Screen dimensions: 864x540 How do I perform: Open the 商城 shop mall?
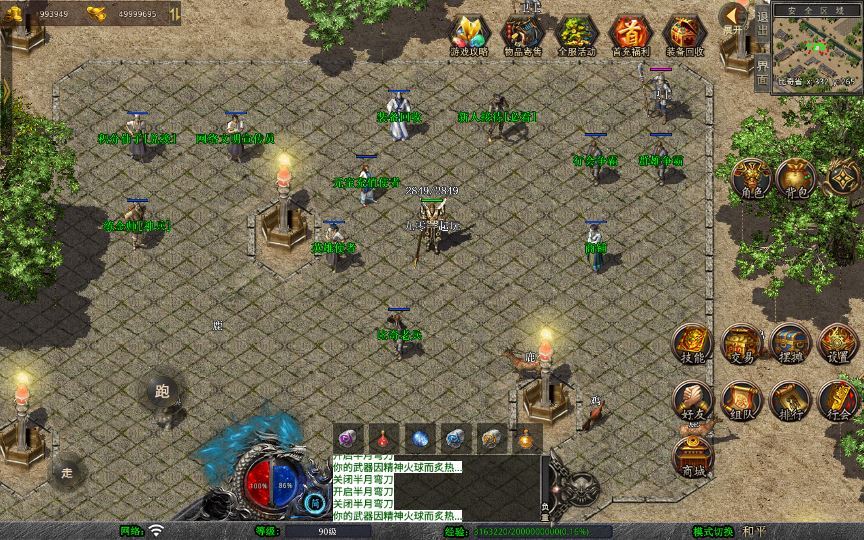click(x=692, y=456)
